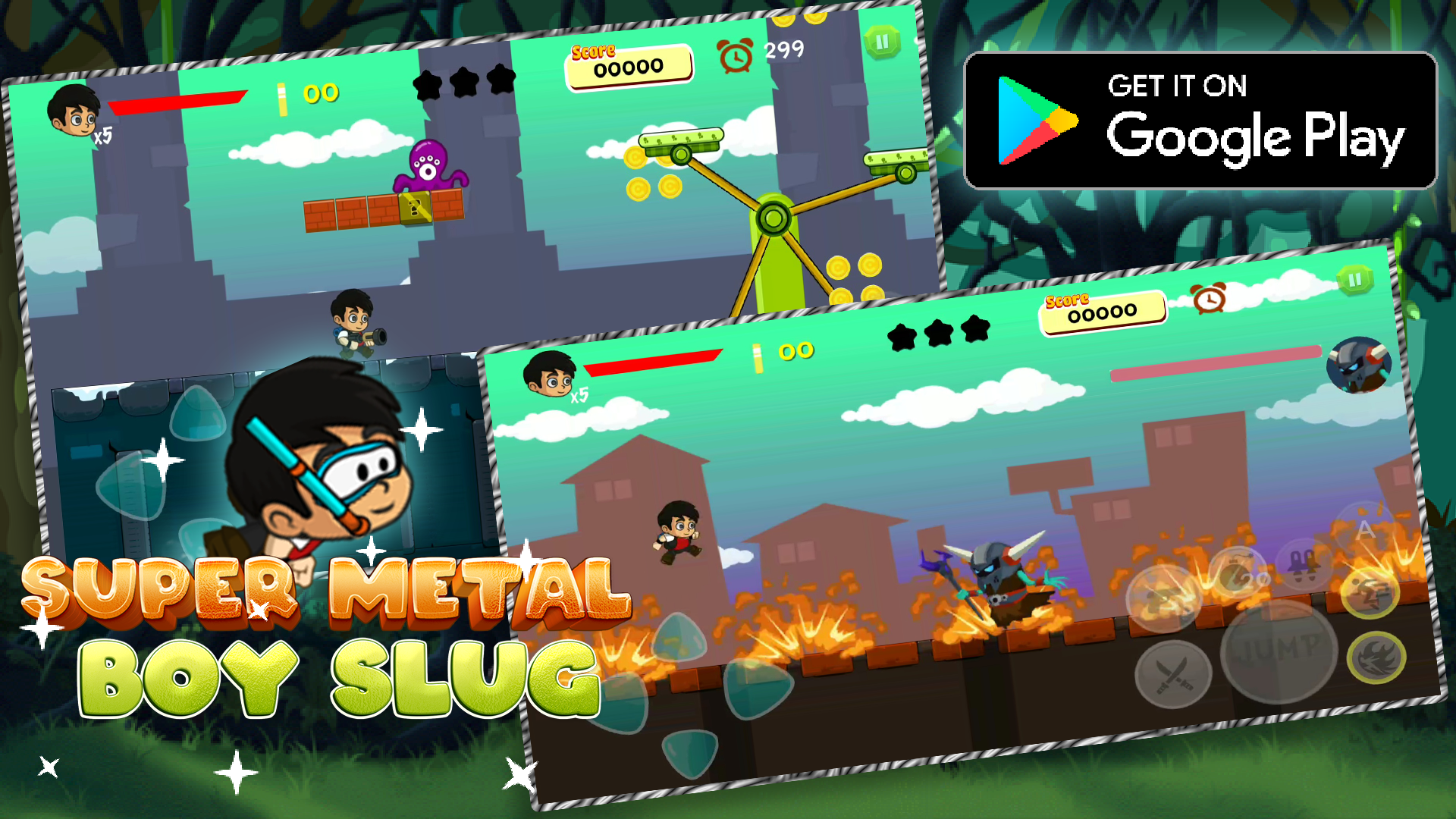Use the dragon special attack icon
Image resolution: width=1456 pixels, height=819 pixels.
[x=1377, y=659]
